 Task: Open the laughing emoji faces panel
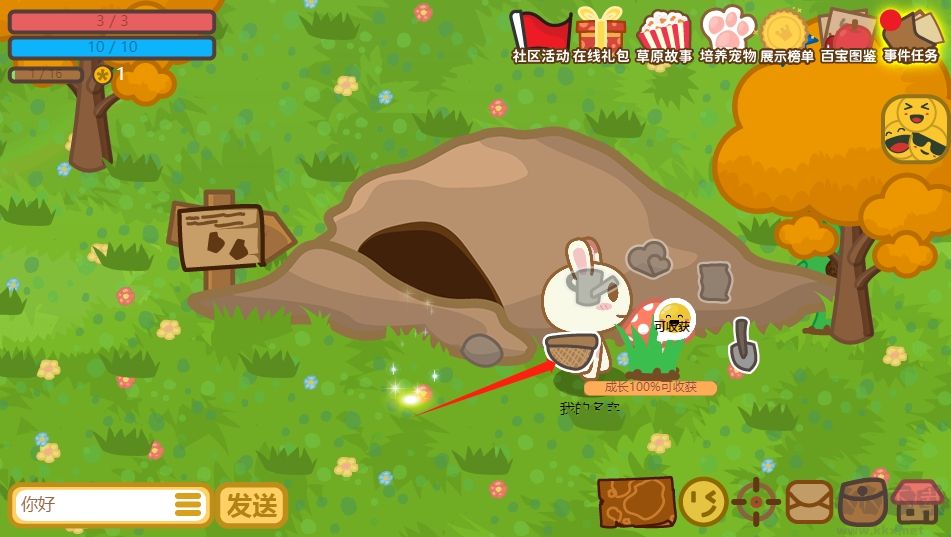(x=914, y=128)
